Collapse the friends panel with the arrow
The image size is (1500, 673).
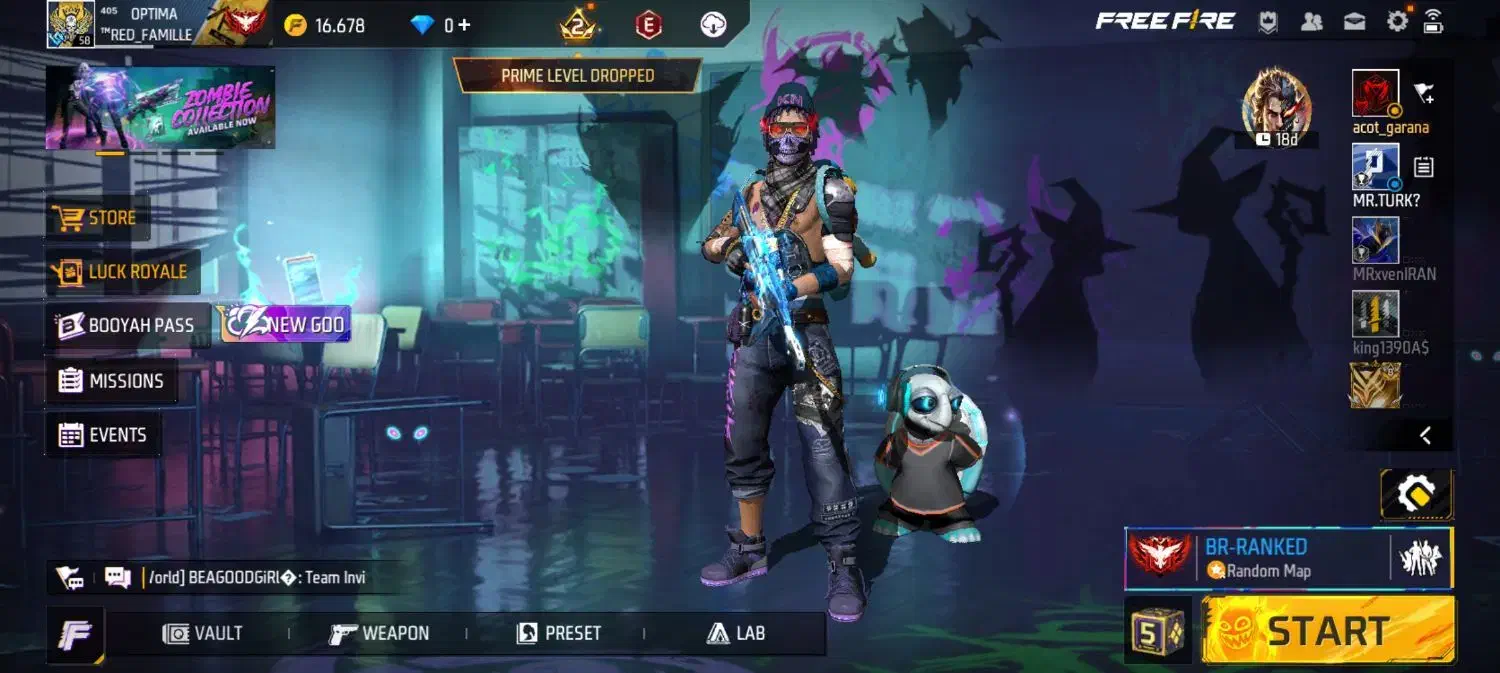(1425, 435)
